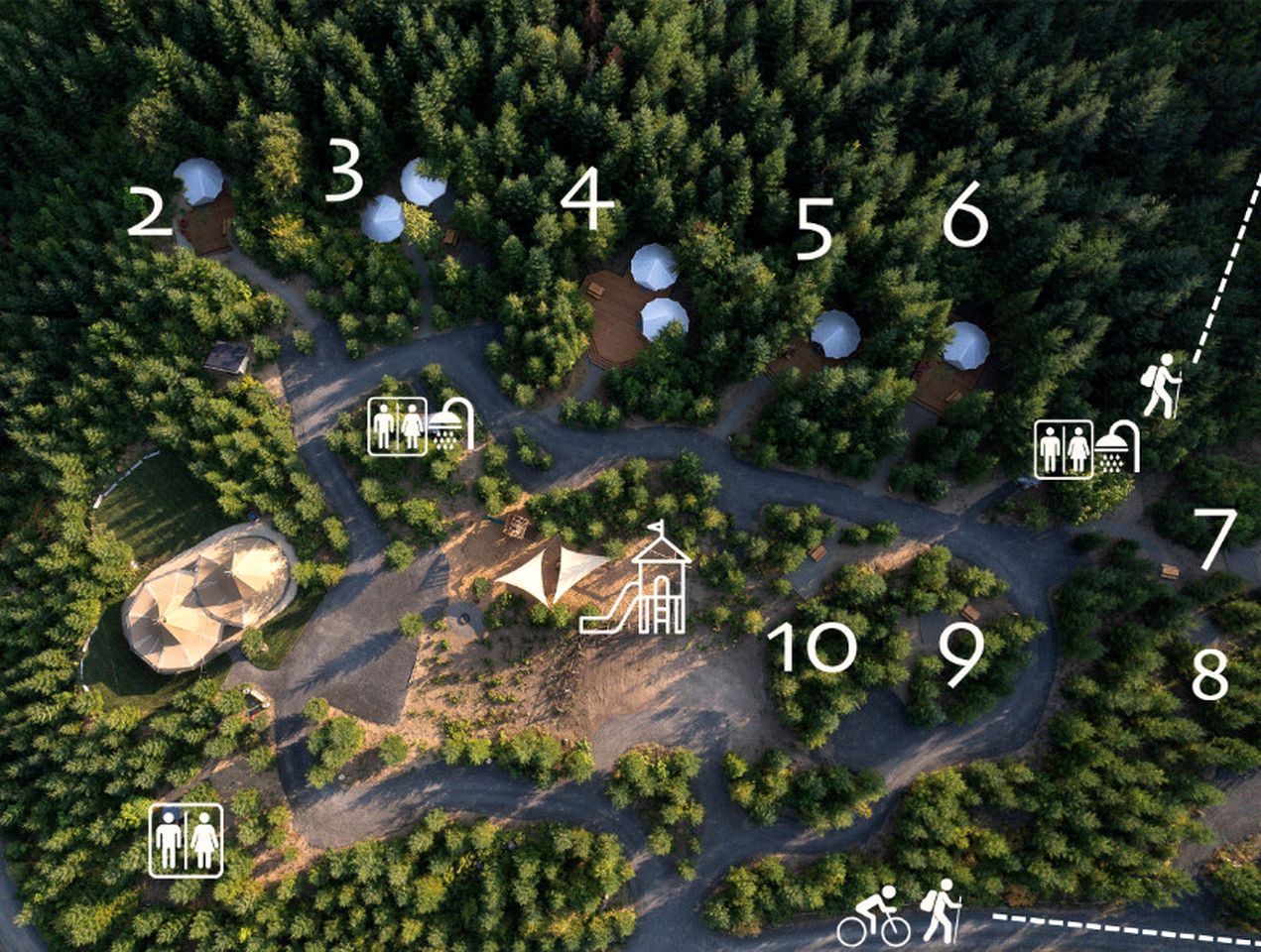Screen dimensions: 1261x952
Task: Click the restroom icon without a shower
Action: pos(186,841)
